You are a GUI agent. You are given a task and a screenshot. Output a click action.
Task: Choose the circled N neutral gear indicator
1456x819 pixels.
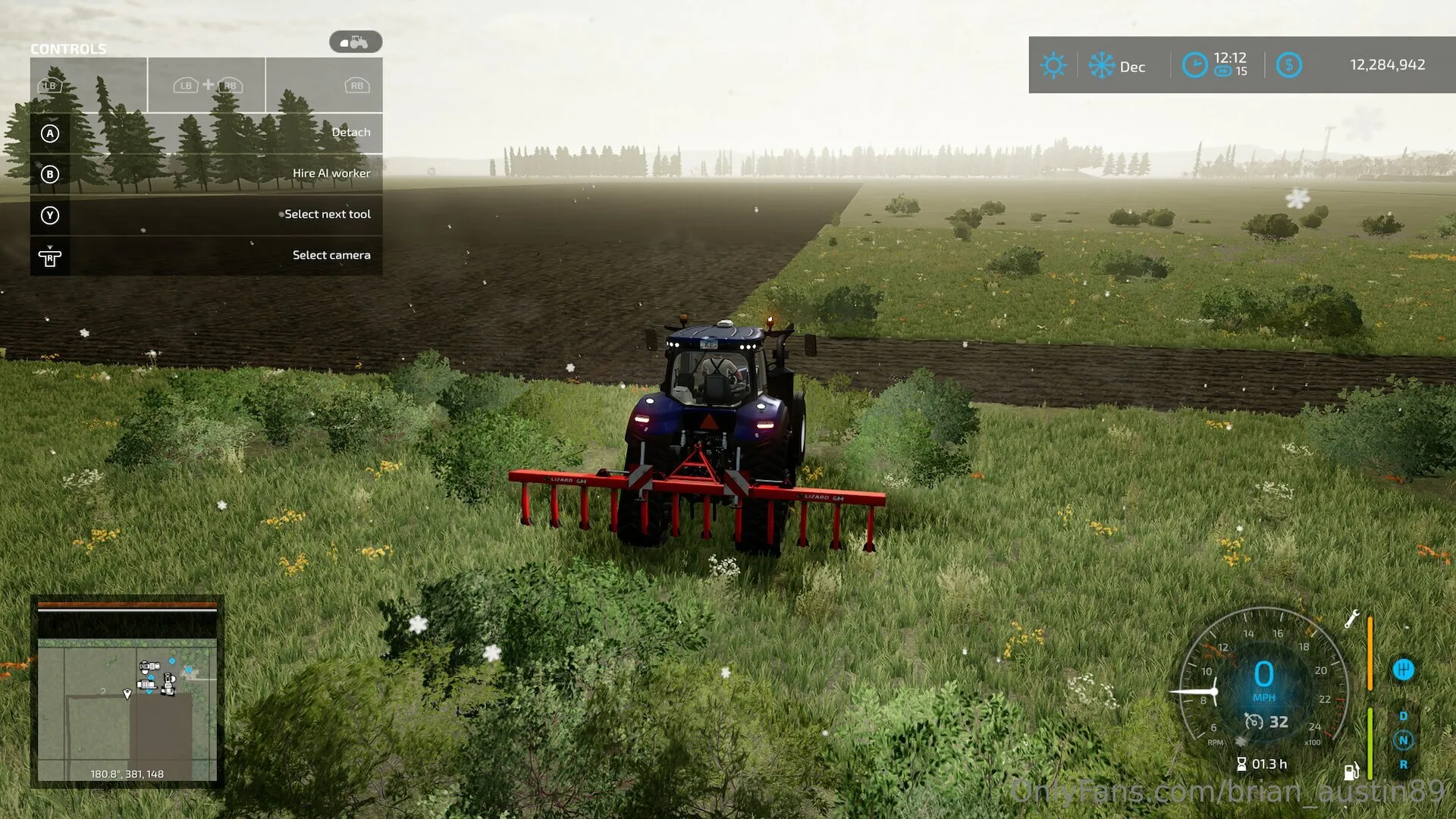point(1403,740)
